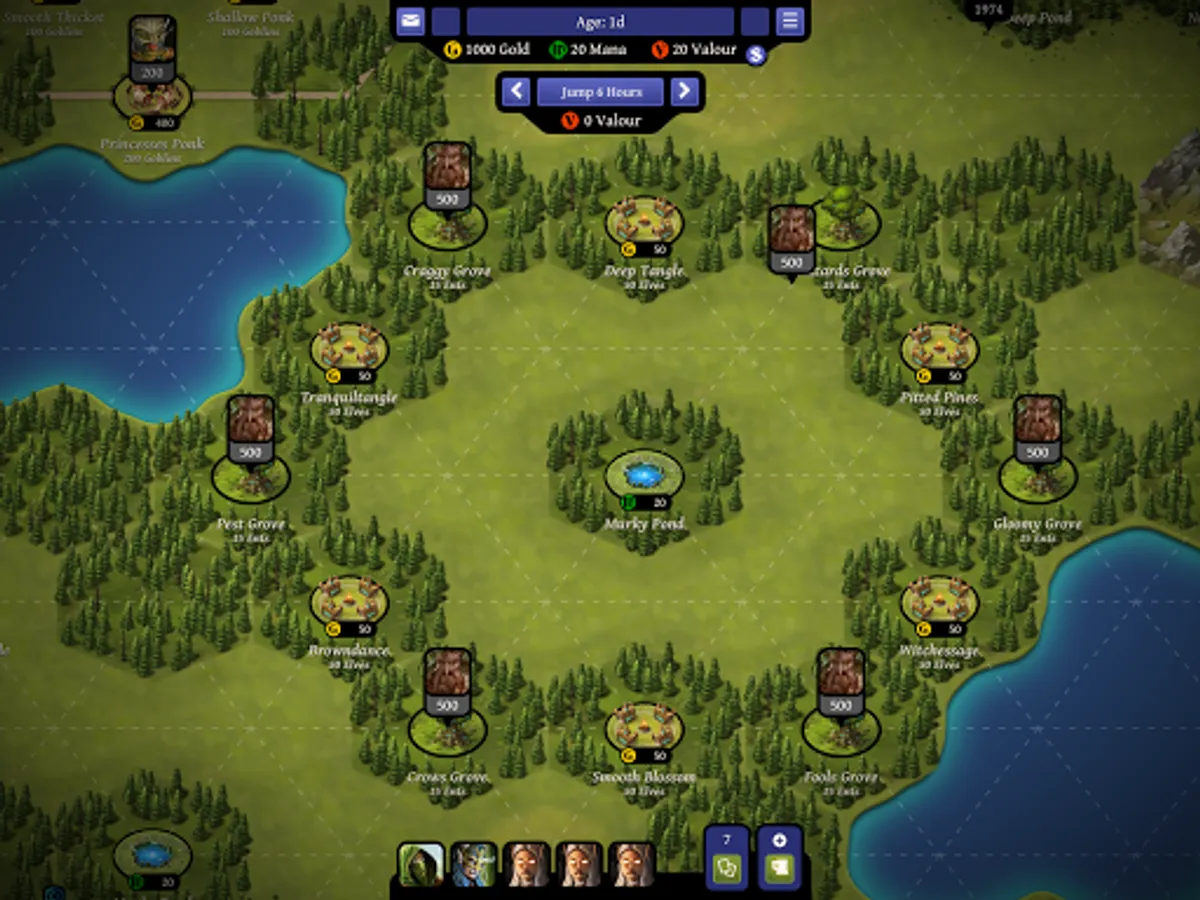Choose the blue elf hero portrait
Screen dimensions: 1200x900
click(473, 864)
